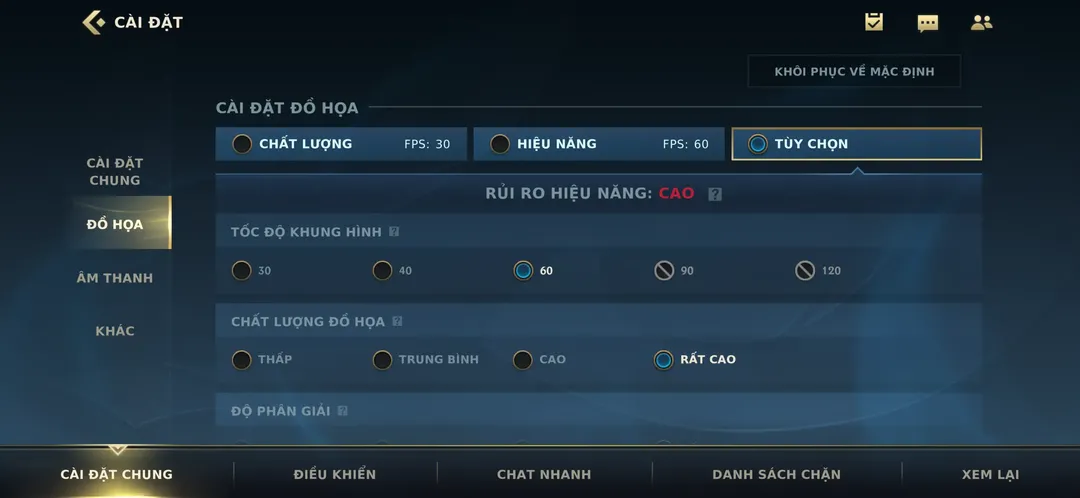Click the KHÔI PHỤC VỀ MẶC ĐỊNH button
This screenshot has width=1080, height=498.
coord(853,72)
